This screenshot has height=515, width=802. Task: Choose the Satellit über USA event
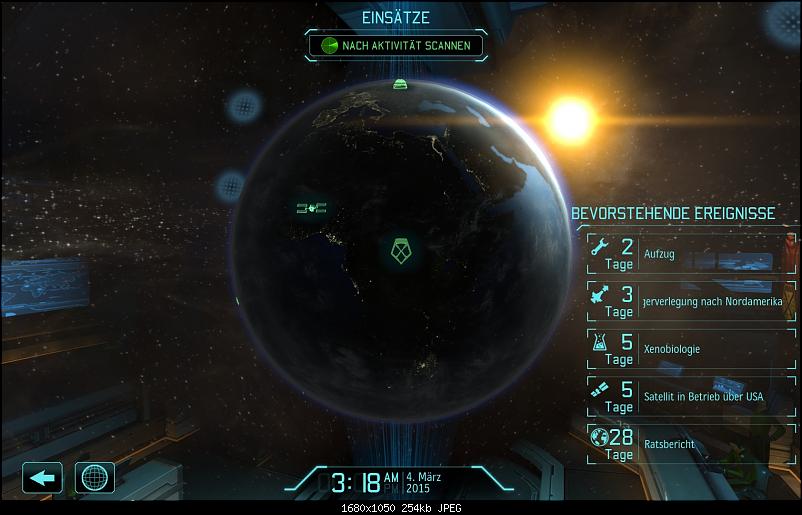pos(684,396)
